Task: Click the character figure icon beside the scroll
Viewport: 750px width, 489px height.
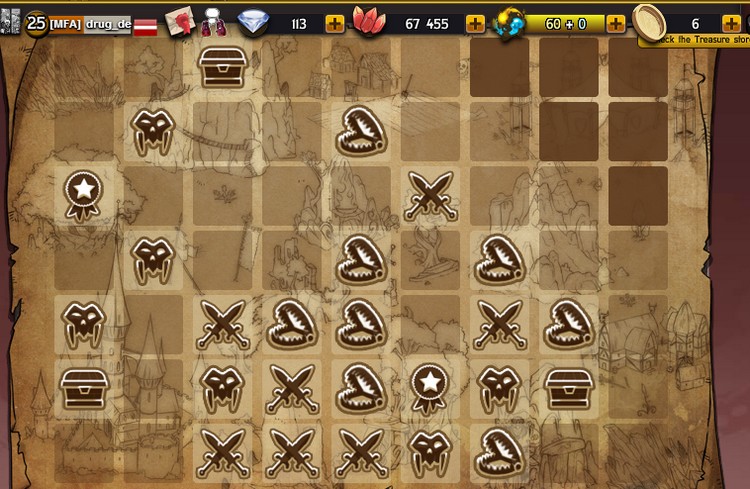Action: [215, 22]
